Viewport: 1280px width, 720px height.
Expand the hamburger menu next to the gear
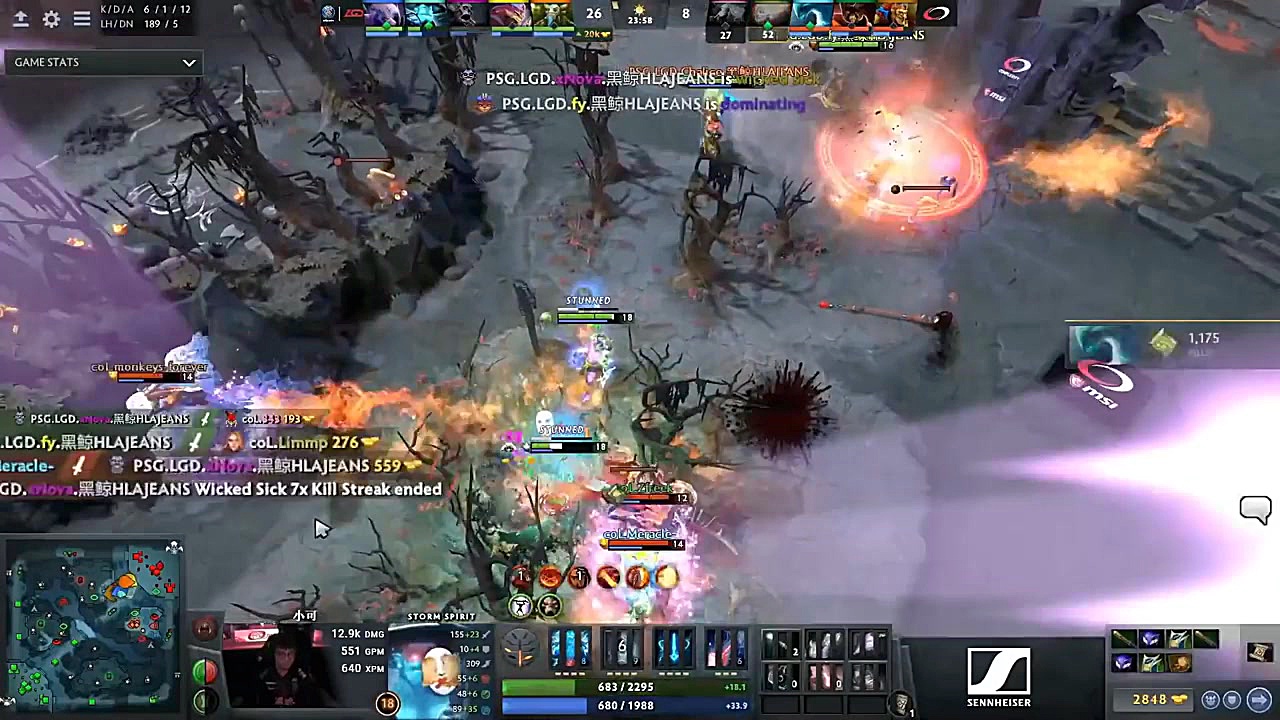[x=81, y=20]
